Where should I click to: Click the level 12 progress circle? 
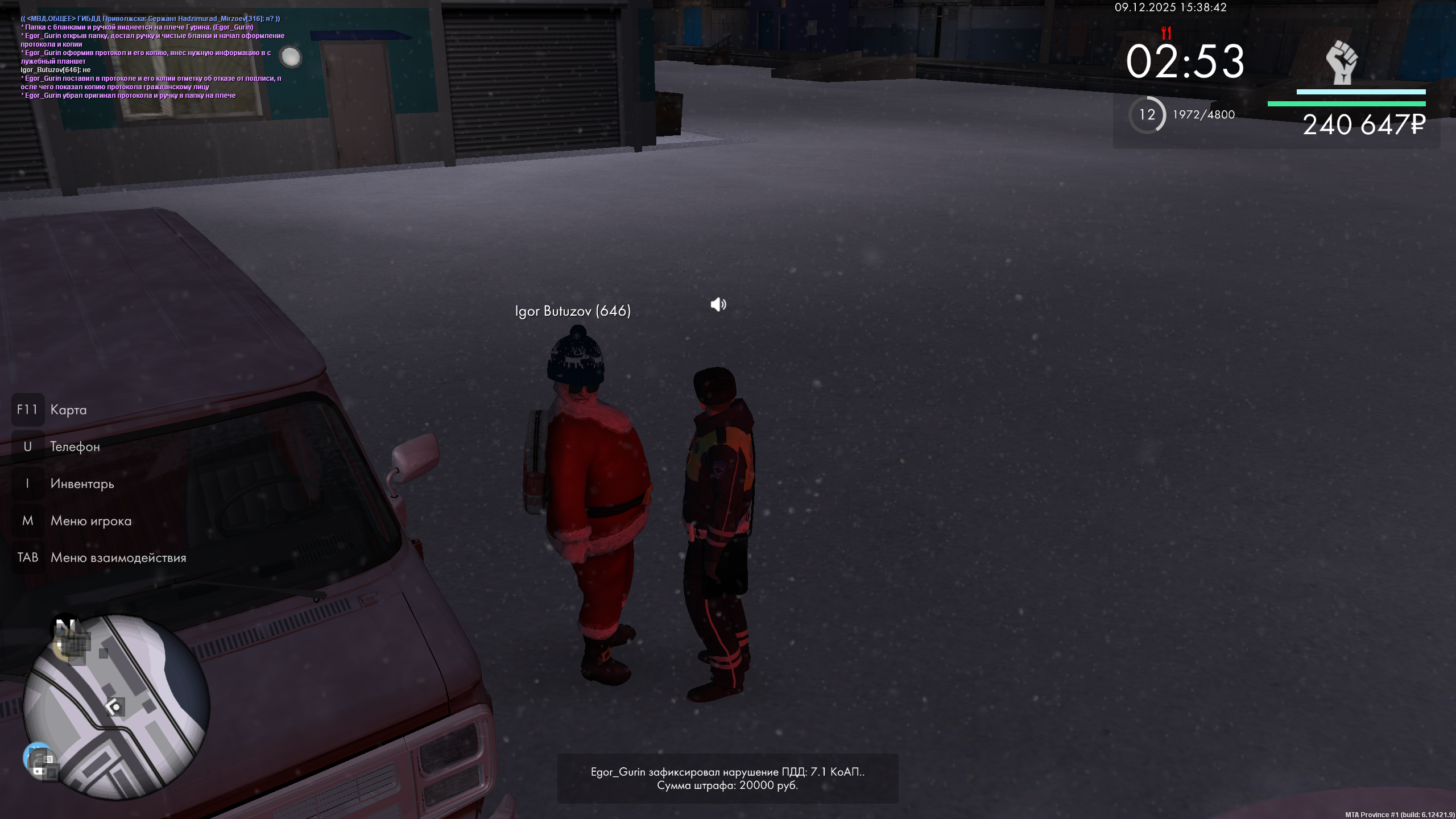[1147, 115]
